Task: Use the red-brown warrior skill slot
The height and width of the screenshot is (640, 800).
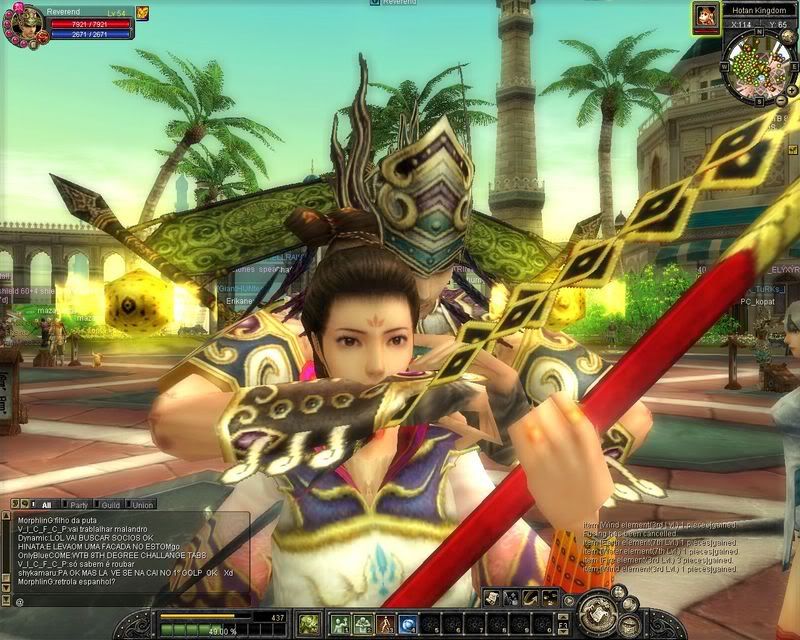Action: [x=385, y=624]
